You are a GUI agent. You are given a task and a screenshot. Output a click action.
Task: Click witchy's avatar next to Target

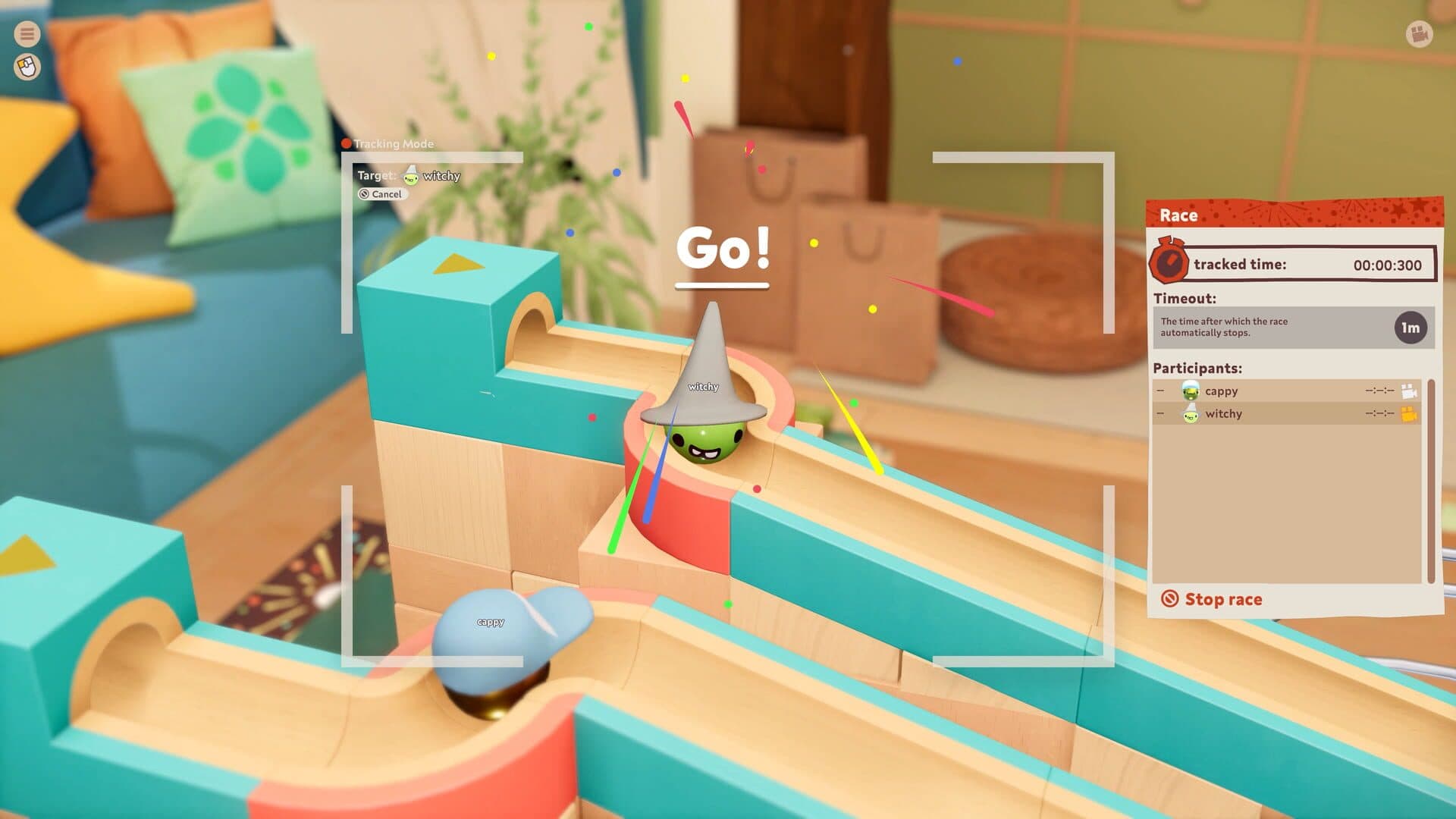click(409, 175)
